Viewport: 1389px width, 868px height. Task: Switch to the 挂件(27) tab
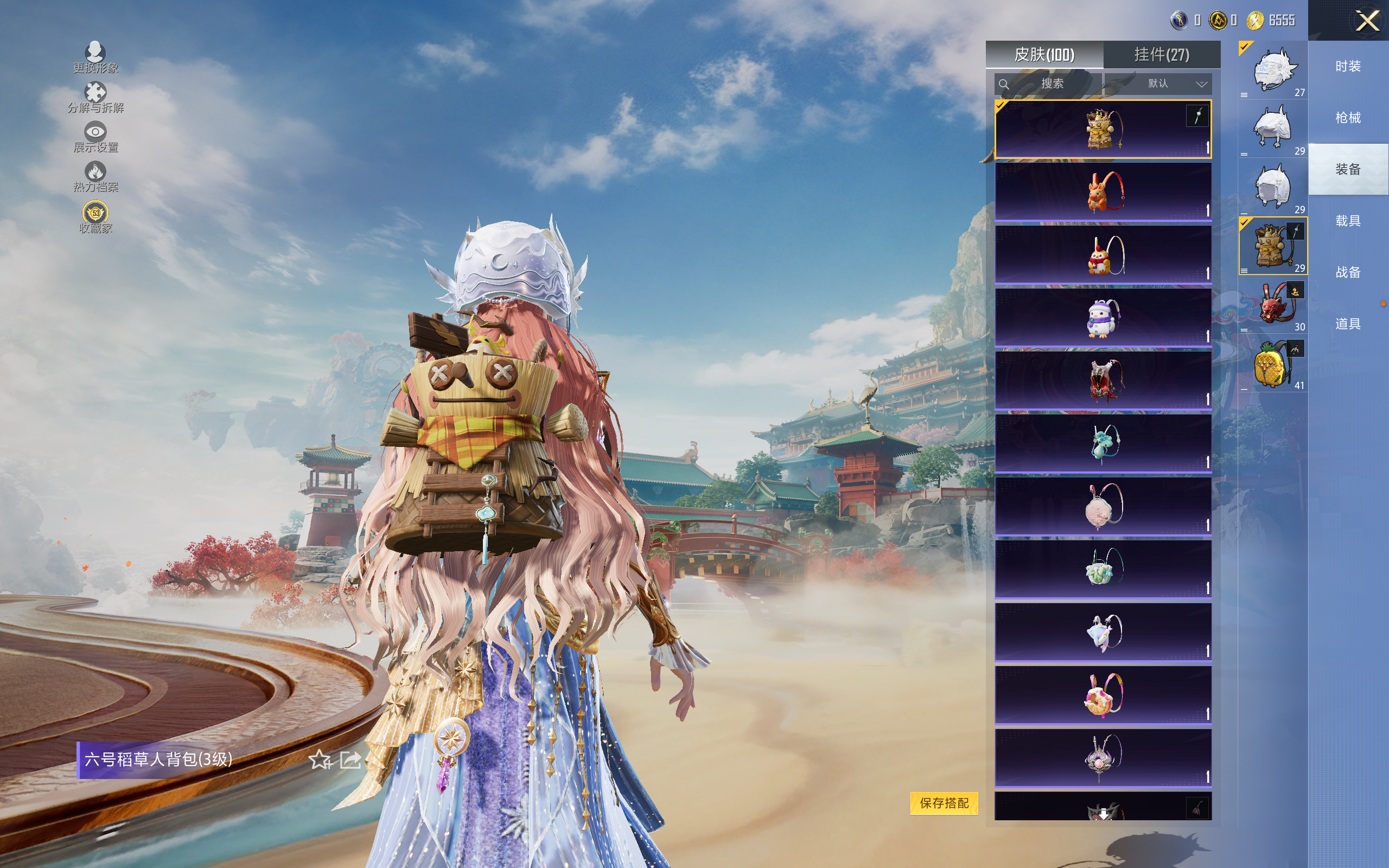(1161, 55)
